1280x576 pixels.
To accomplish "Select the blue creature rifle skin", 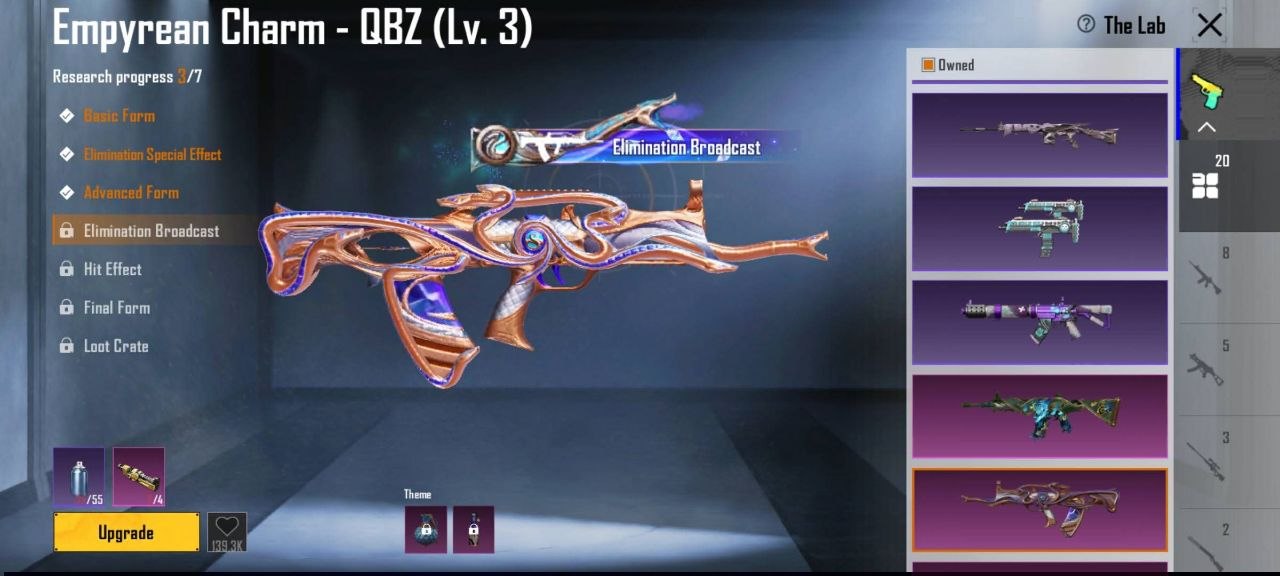I will click(x=1039, y=415).
